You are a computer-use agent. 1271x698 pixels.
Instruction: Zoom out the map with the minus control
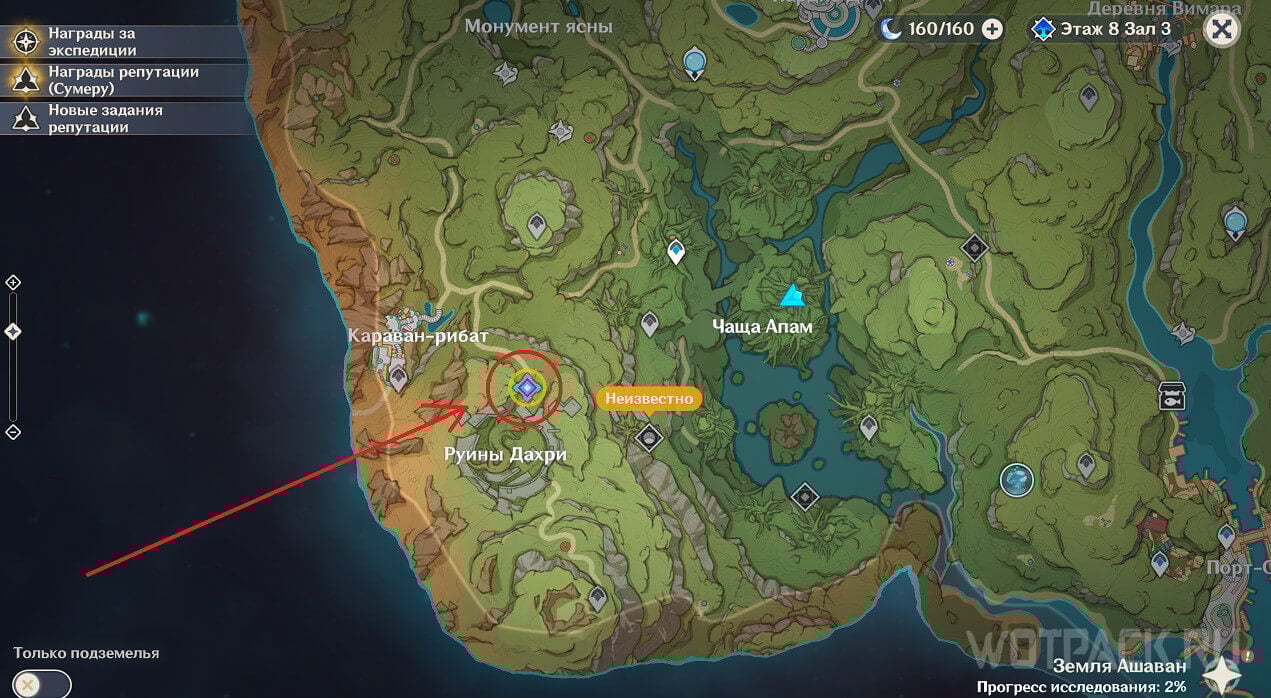pos(13,432)
